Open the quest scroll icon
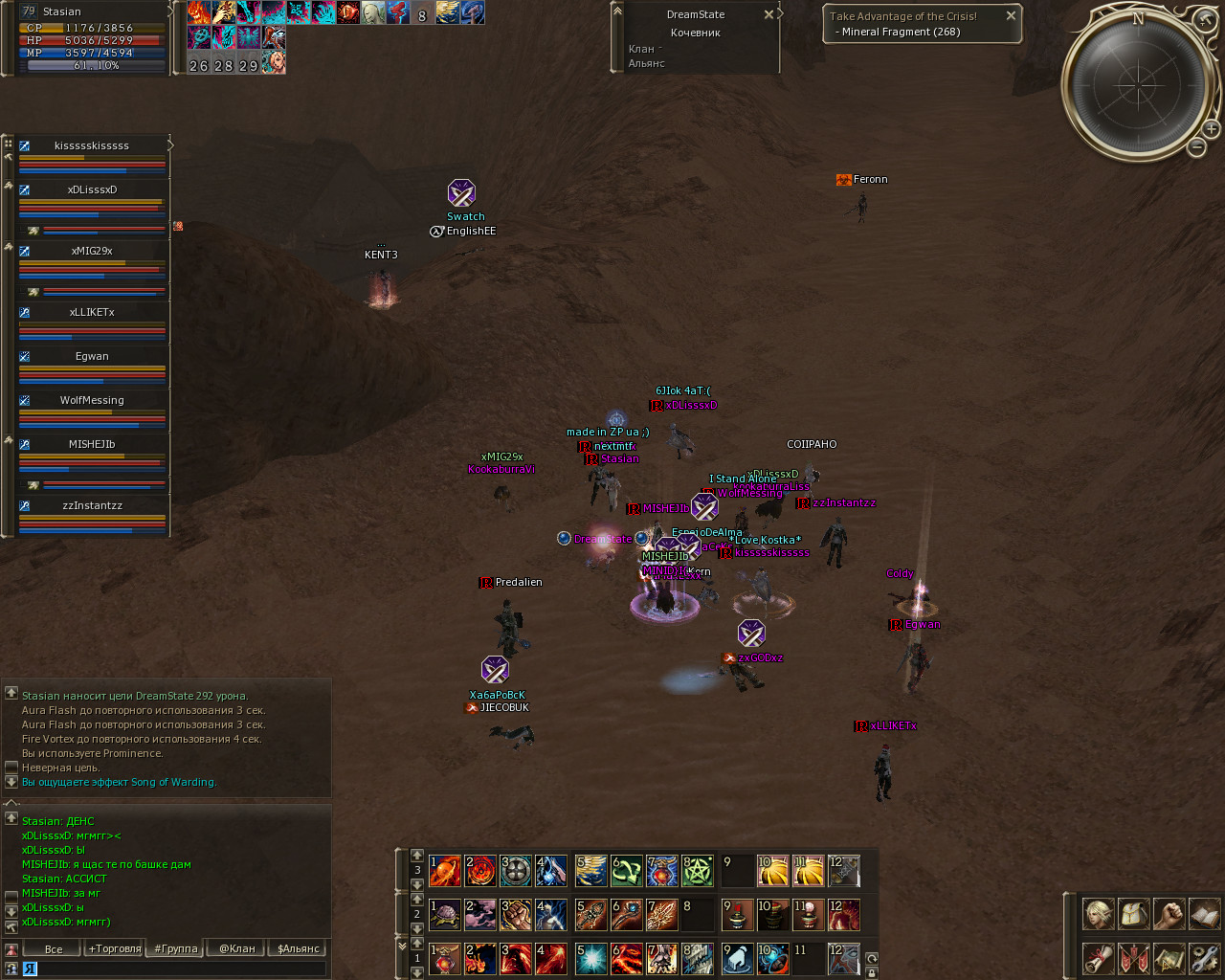Viewport: 1225px width, 980px height. point(1098,958)
